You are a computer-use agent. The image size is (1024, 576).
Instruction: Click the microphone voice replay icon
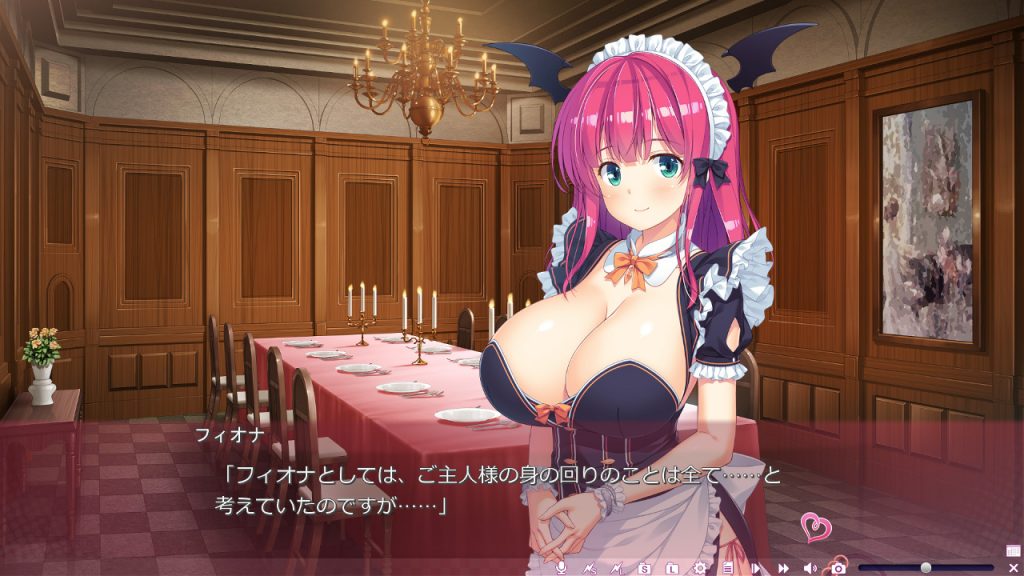[561, 568]
